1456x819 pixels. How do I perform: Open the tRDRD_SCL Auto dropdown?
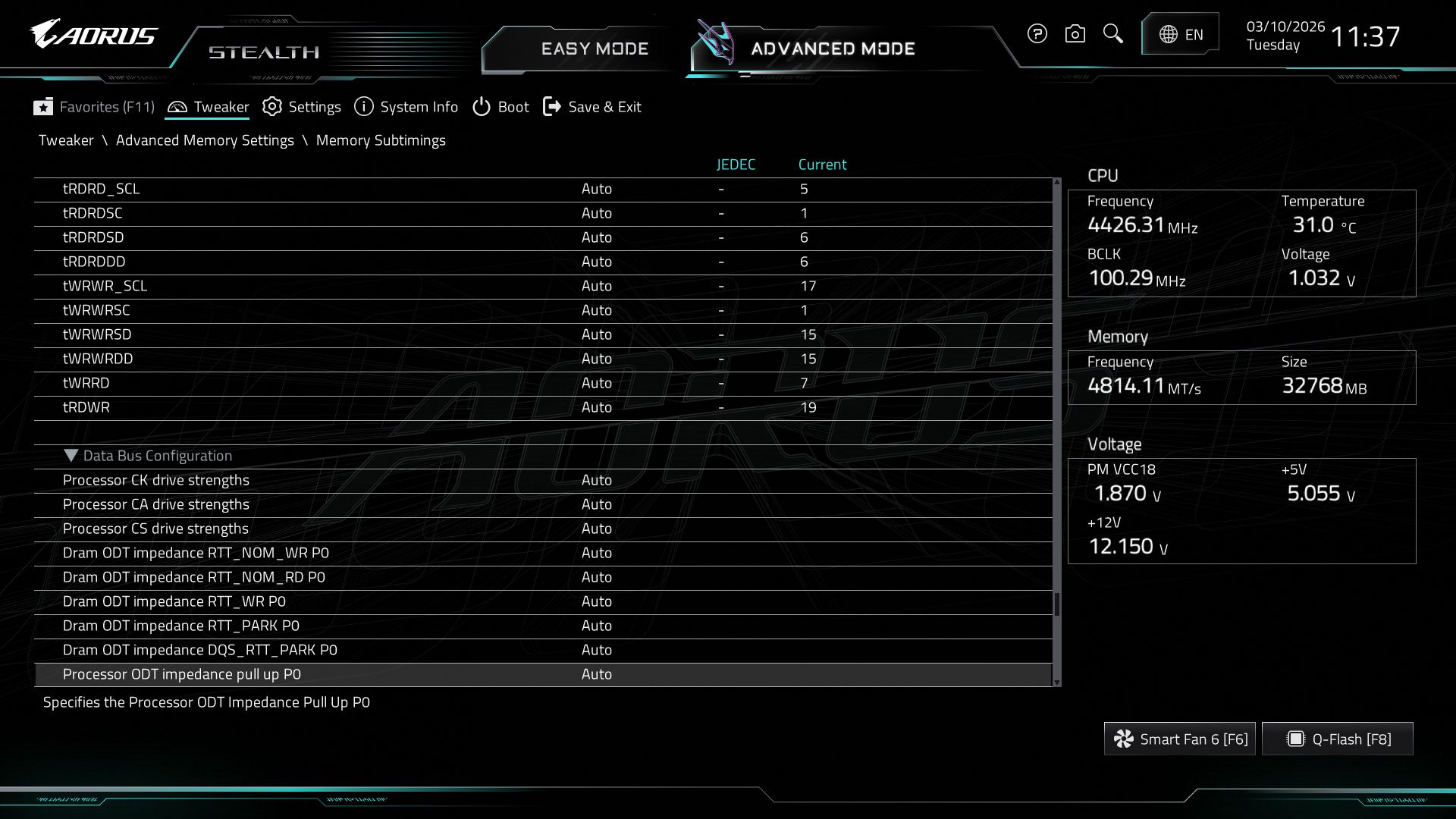coord(598,189)
